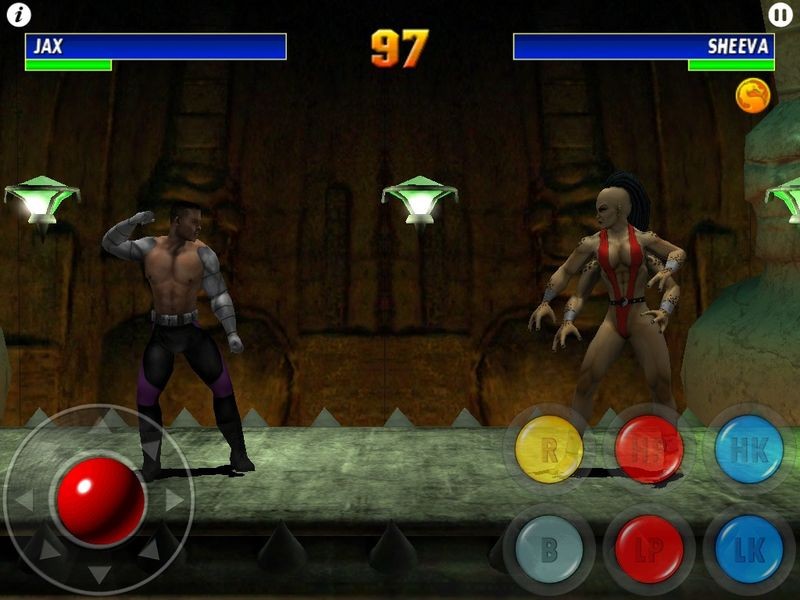Tap the joystick's right arrow
The width and height of the screenshot is (800, 600).
(x=175, y=500)
